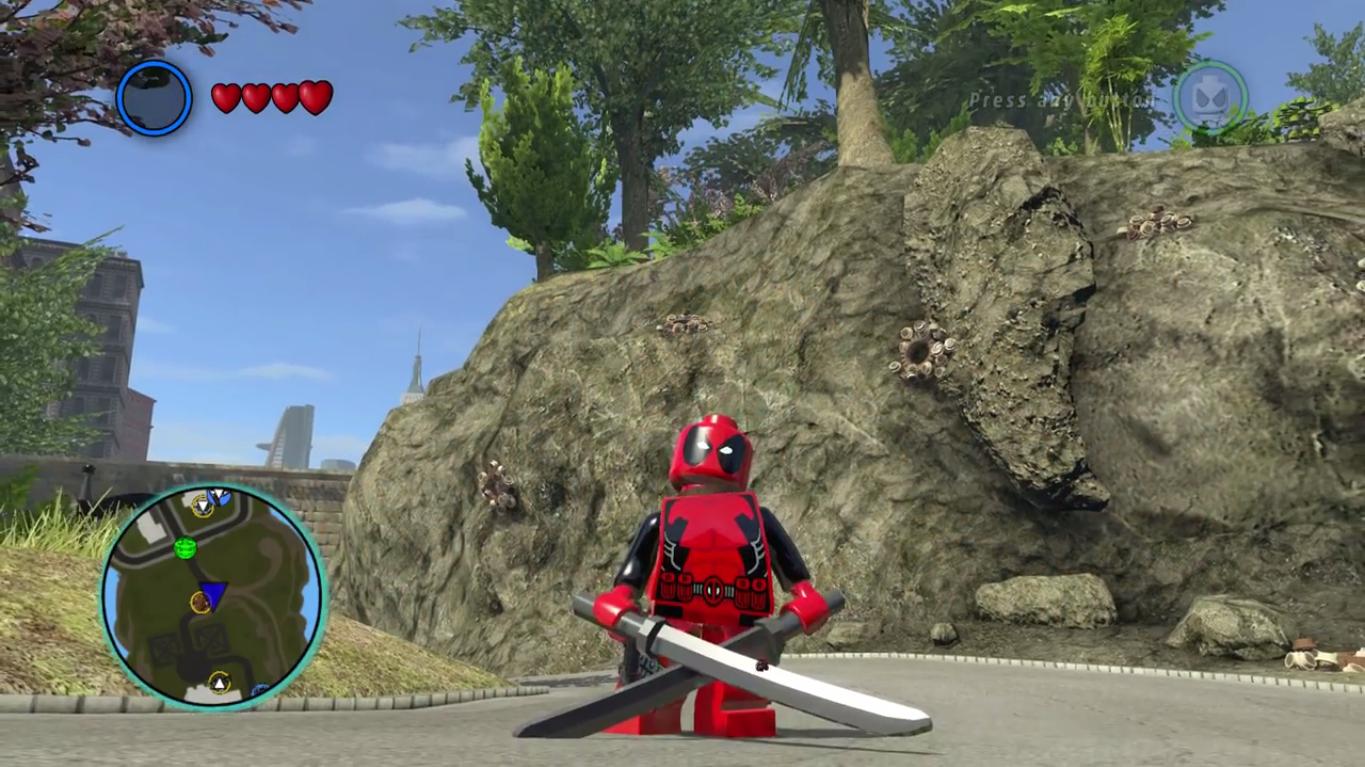Click the Press any button prompt
Viewport: 1365px width, 767px height.
(x=1063, y=101)
